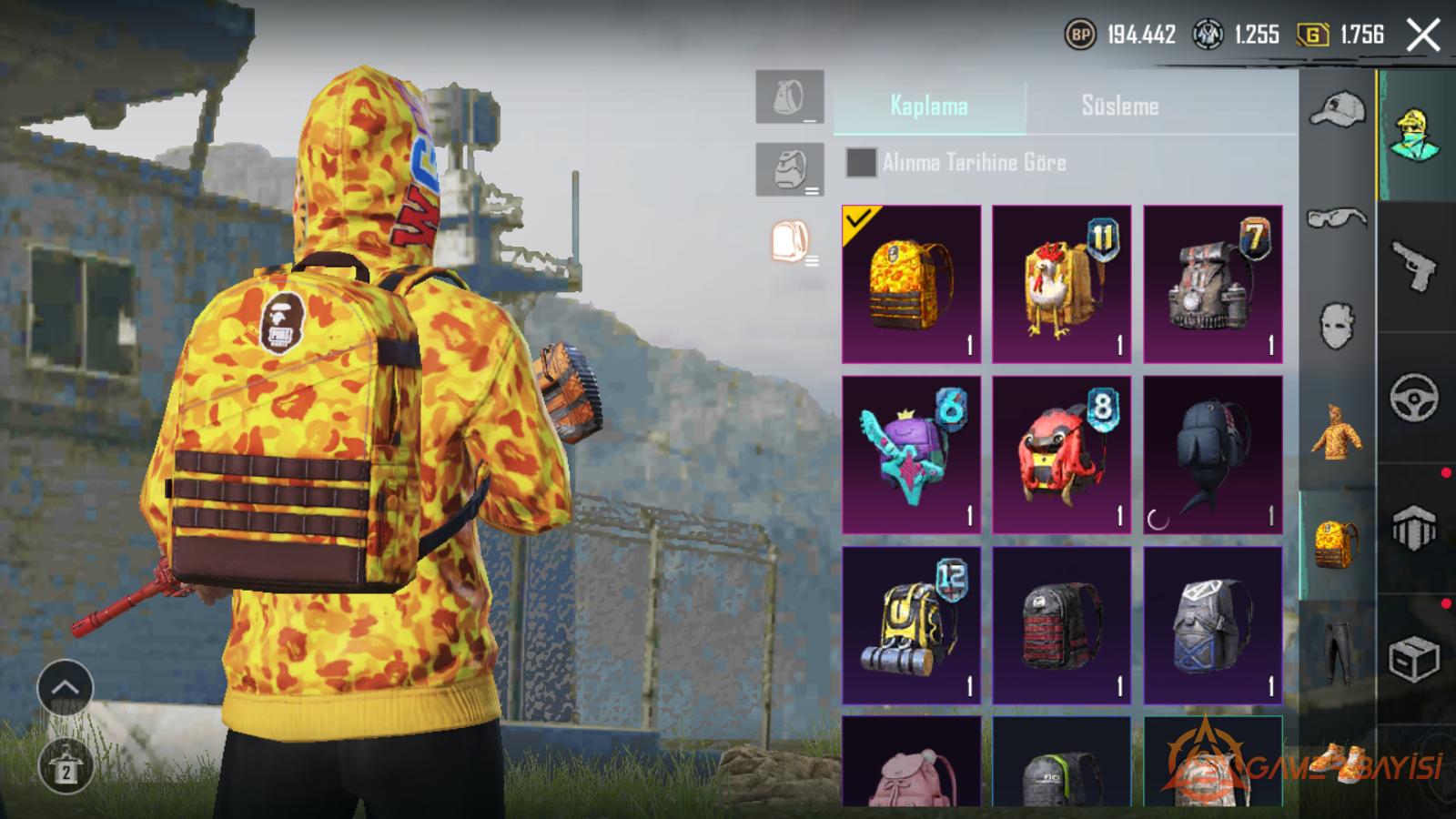1456x819 pixels.
Task: Close the inventory screen
Action: click(x=1423, y=36)
